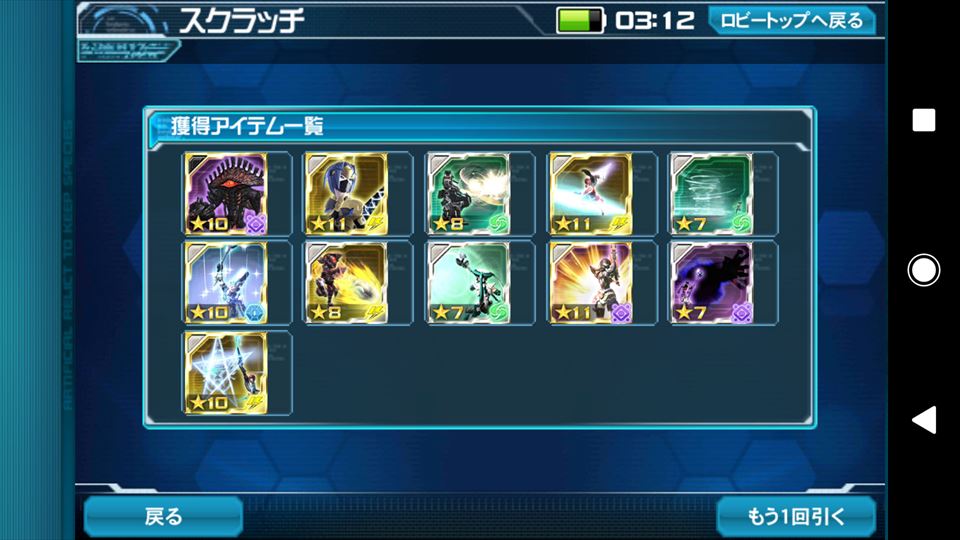The height and width of the screenshot is (540, 960).
Task: Select the ★10 glowing star pentagram card
Action: coord(226,373)
